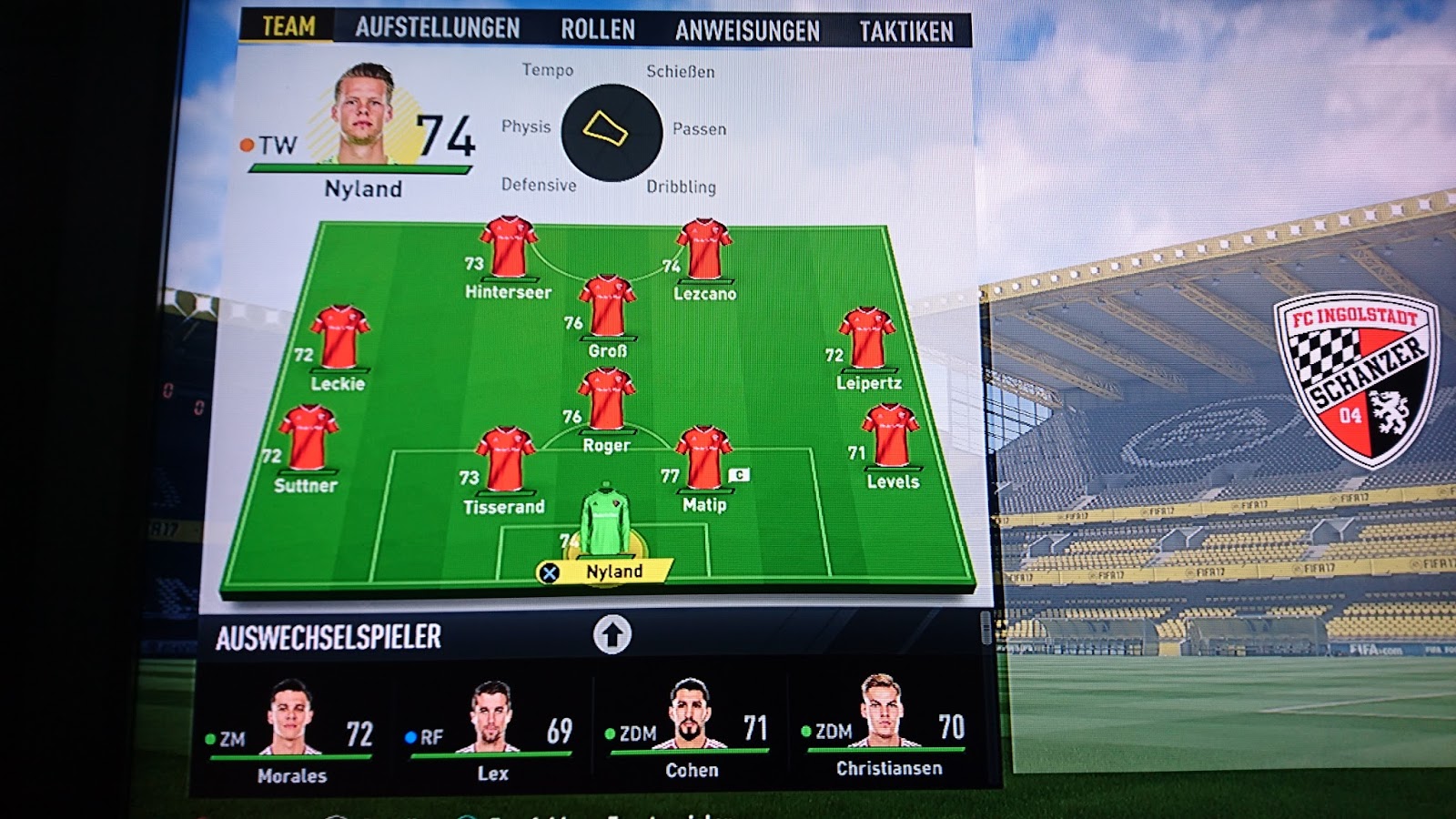The image size is (1456, 819).
Task: Select striker Hinterseer on the pitch
Action: (x=509, y=248)
